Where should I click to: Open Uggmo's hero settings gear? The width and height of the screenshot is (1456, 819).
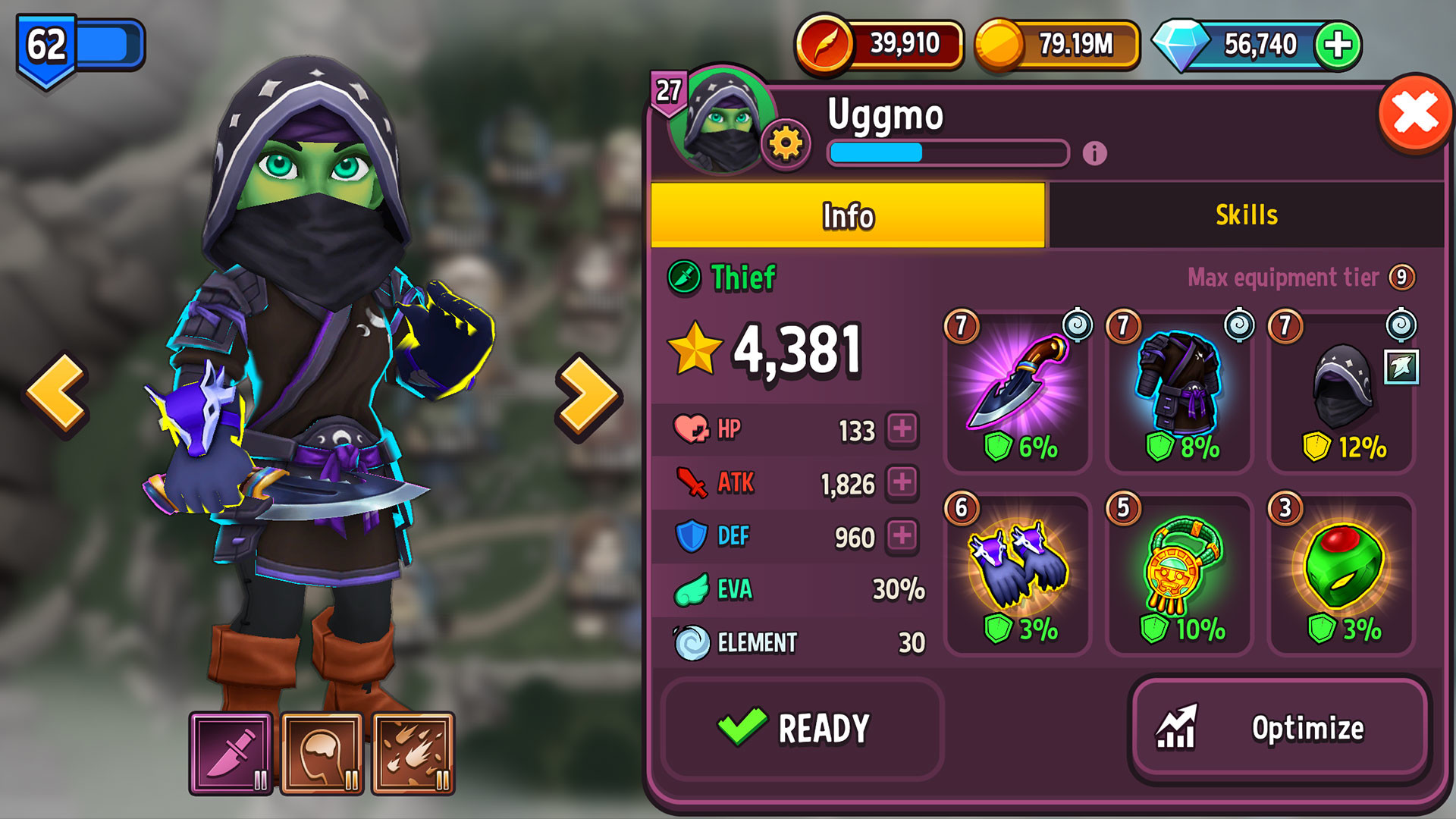[786, 144]
